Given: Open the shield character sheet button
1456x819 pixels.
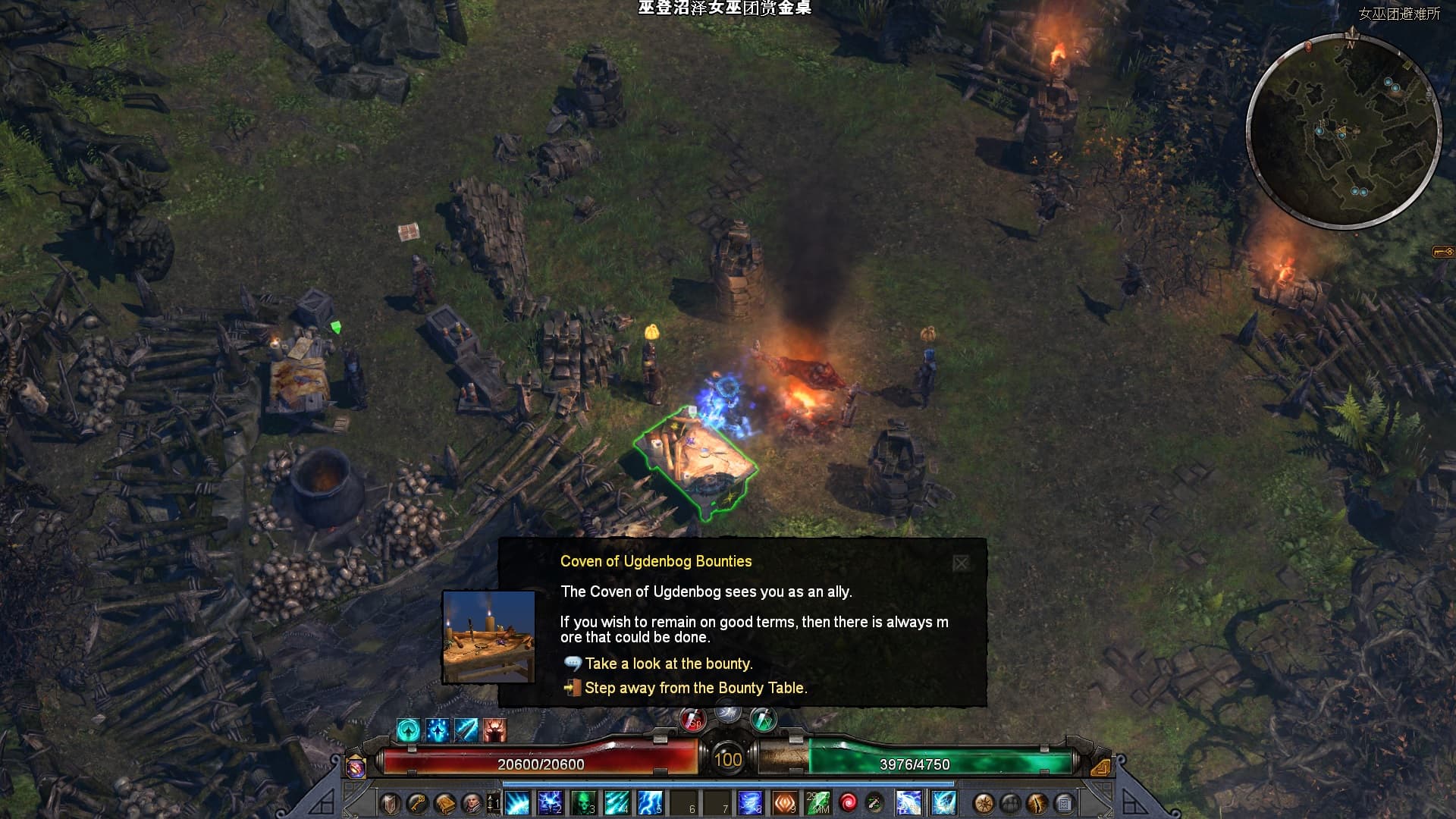Looking at the screenshot, I should click(390, 803).
